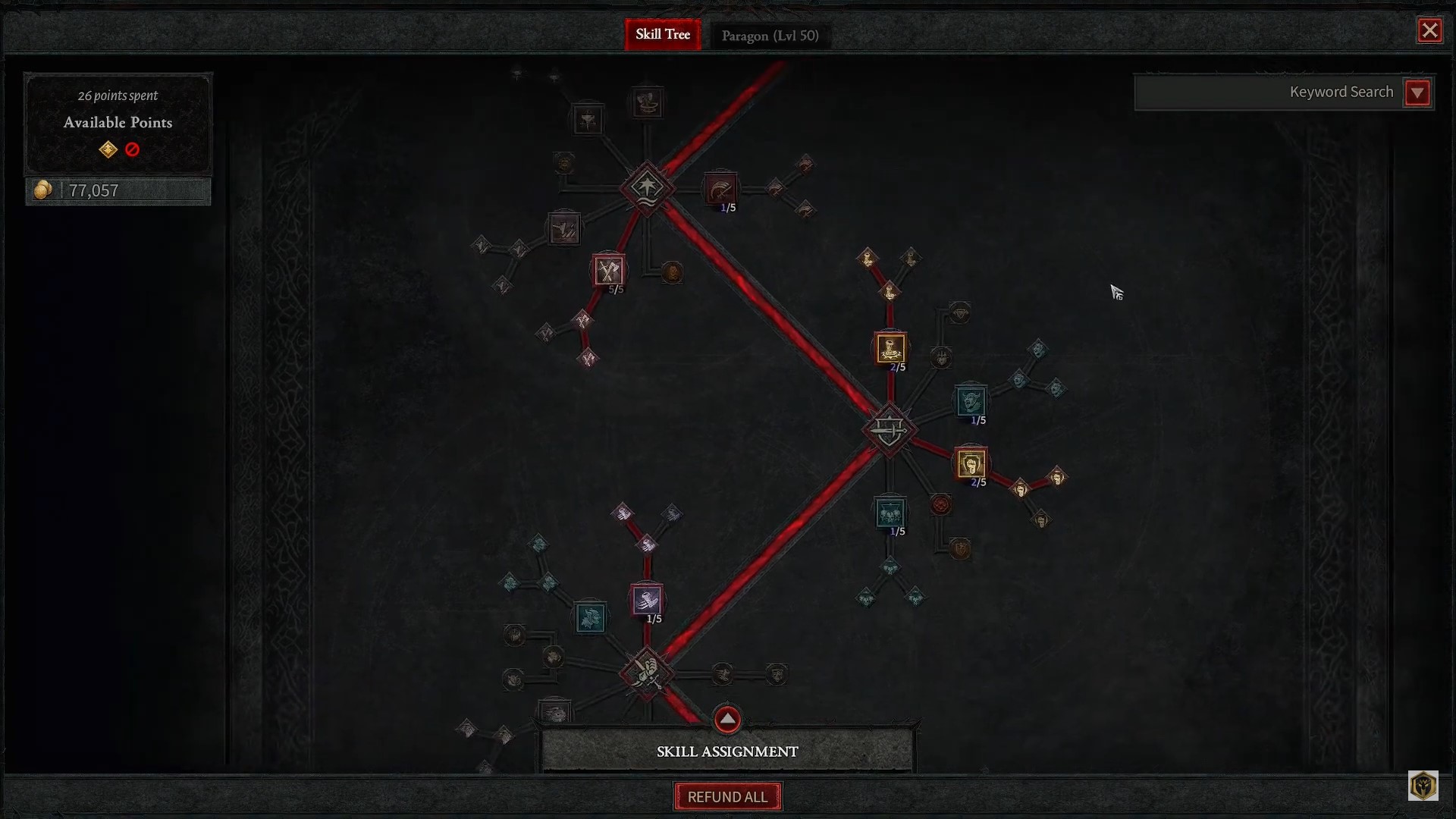Click the red blocked-points indicator icon
This screenshot has width=1456, height=819.
point(132,149)
